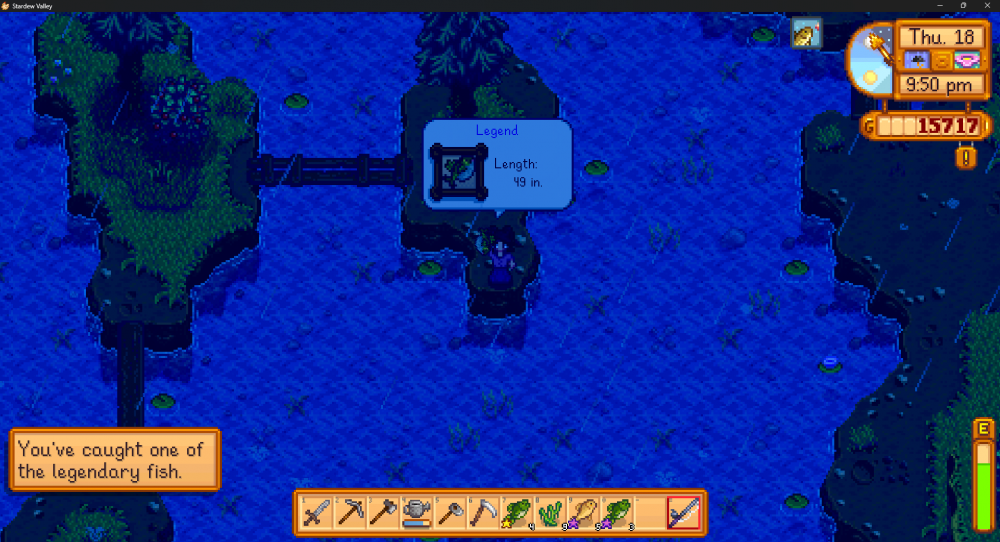This screenshot has width=1000, height=542.
Task: Click the rainy weather icon
Action: click(x=917, y=61)
